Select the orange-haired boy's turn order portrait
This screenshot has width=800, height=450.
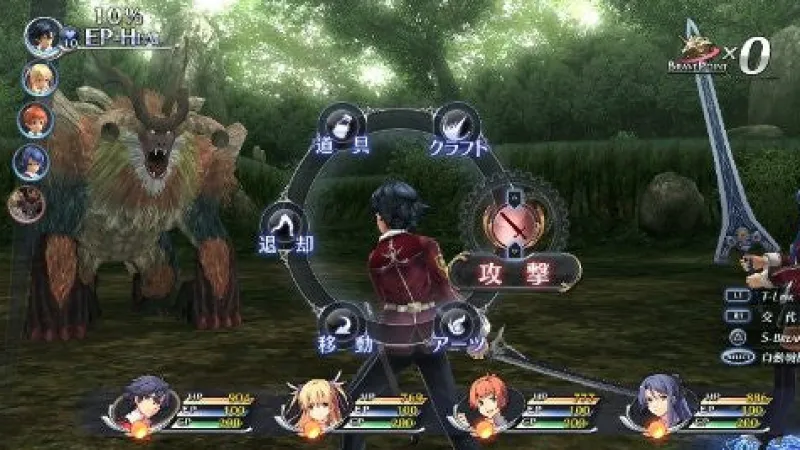(x=35, y=120)
